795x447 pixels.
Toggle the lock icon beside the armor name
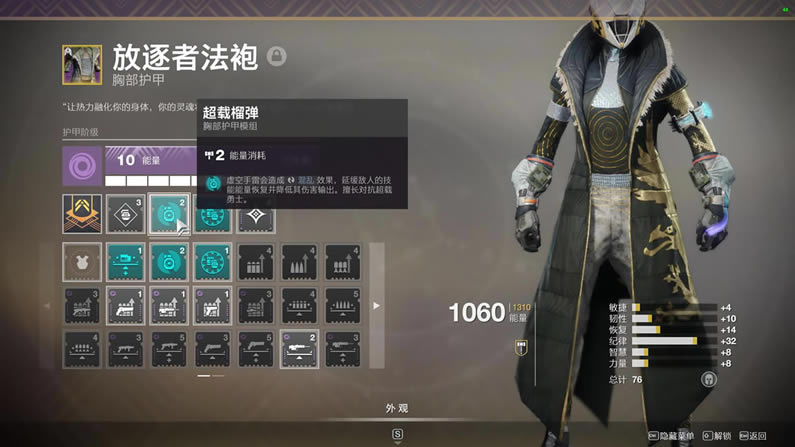(x=277, y=56)
